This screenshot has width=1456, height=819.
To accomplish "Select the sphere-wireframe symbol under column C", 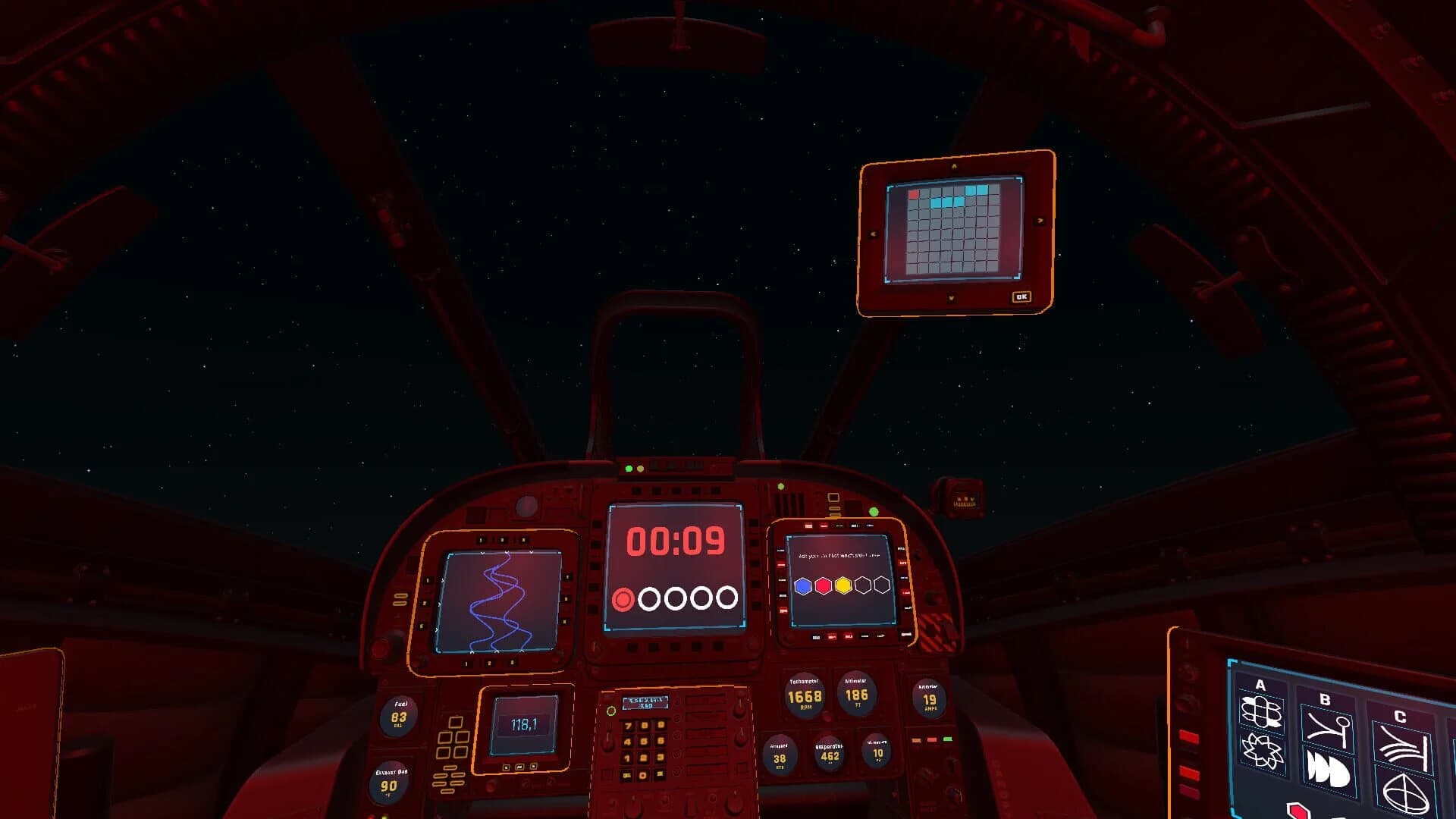I will [1407, 792].
